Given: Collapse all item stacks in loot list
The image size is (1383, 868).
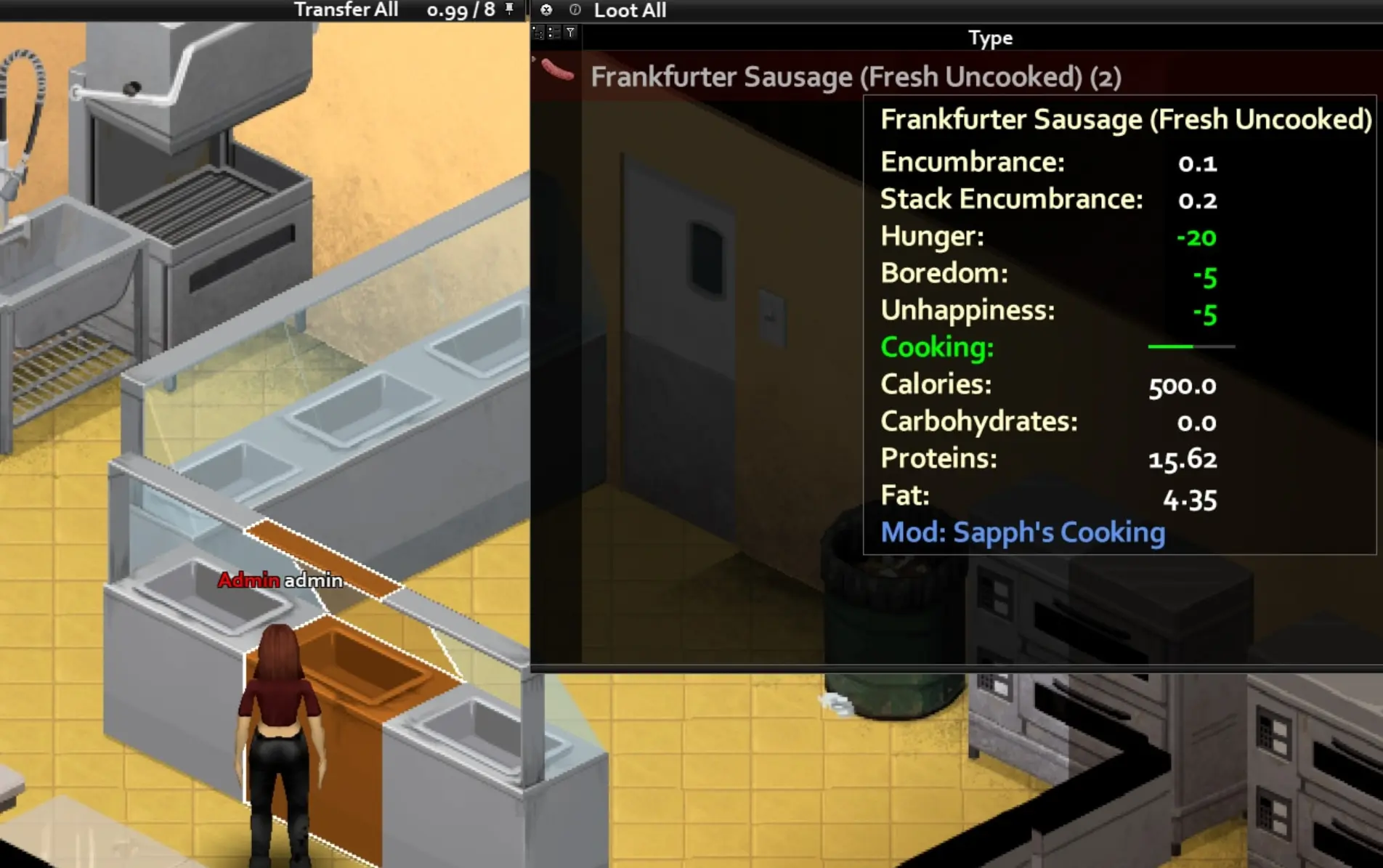Looking at the screenshot, I should [553, 33].
